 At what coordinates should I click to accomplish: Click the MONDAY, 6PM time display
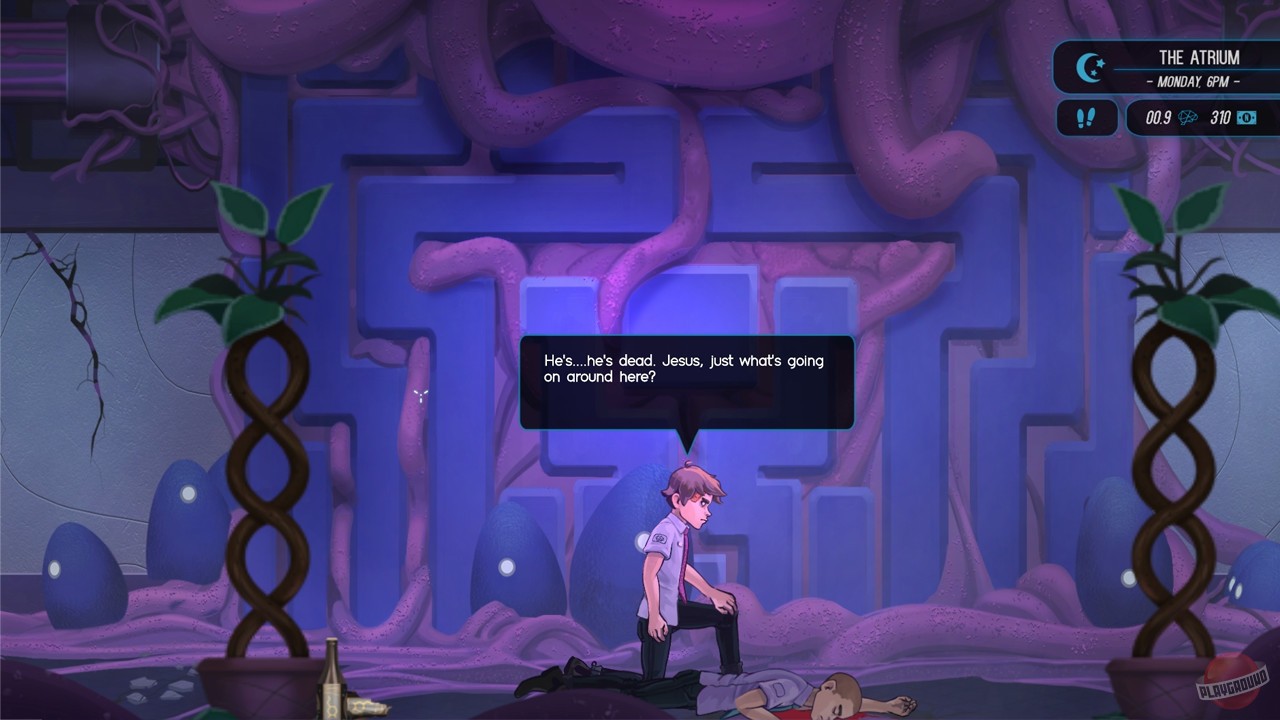click(1195, 79)
